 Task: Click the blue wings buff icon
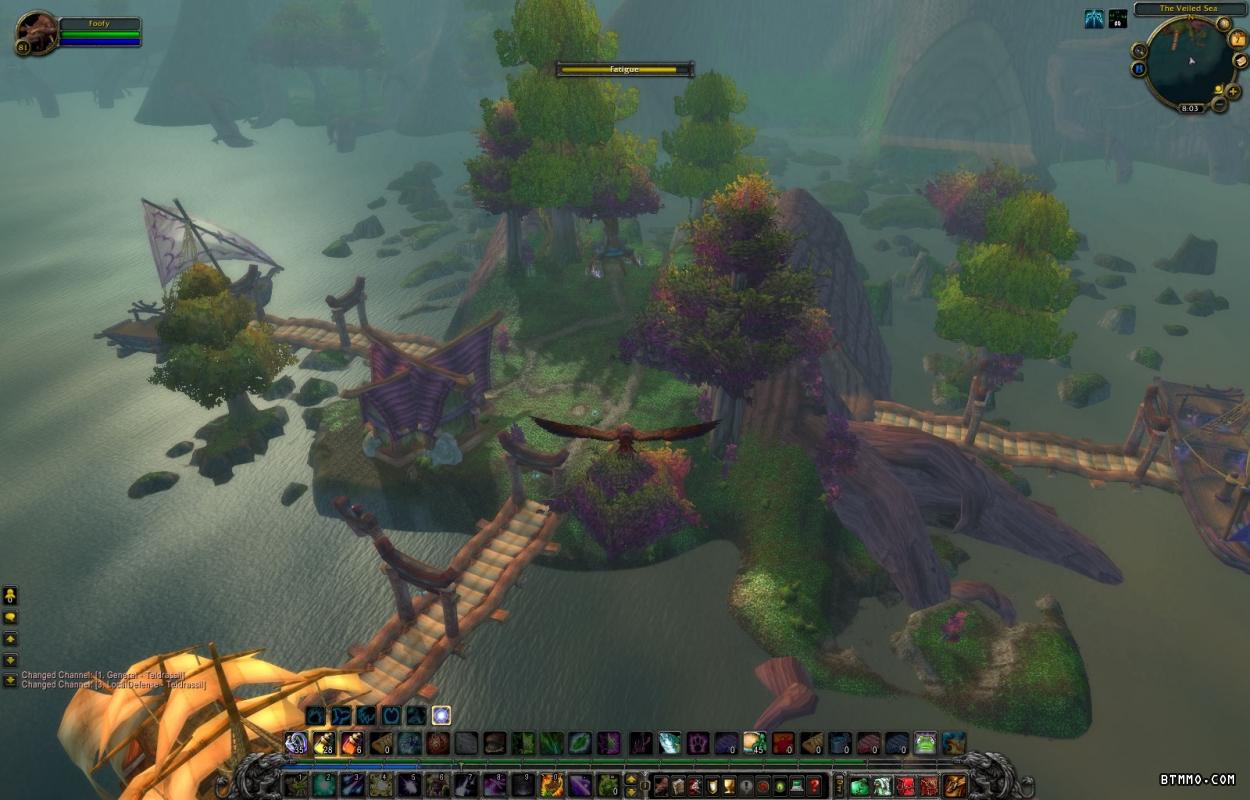(x=1095, y=19)
